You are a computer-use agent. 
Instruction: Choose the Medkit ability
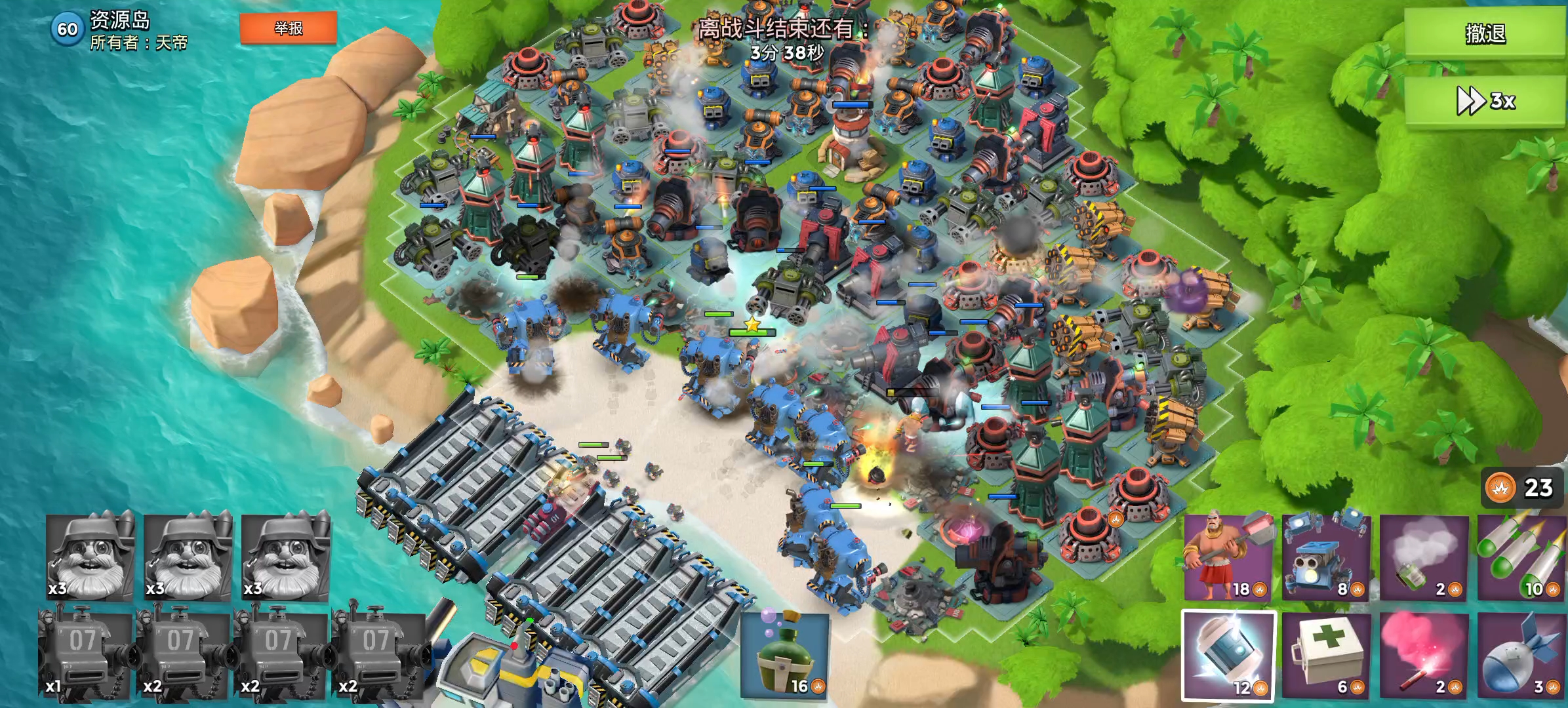pyautogui.click(x=1325, y=656)
